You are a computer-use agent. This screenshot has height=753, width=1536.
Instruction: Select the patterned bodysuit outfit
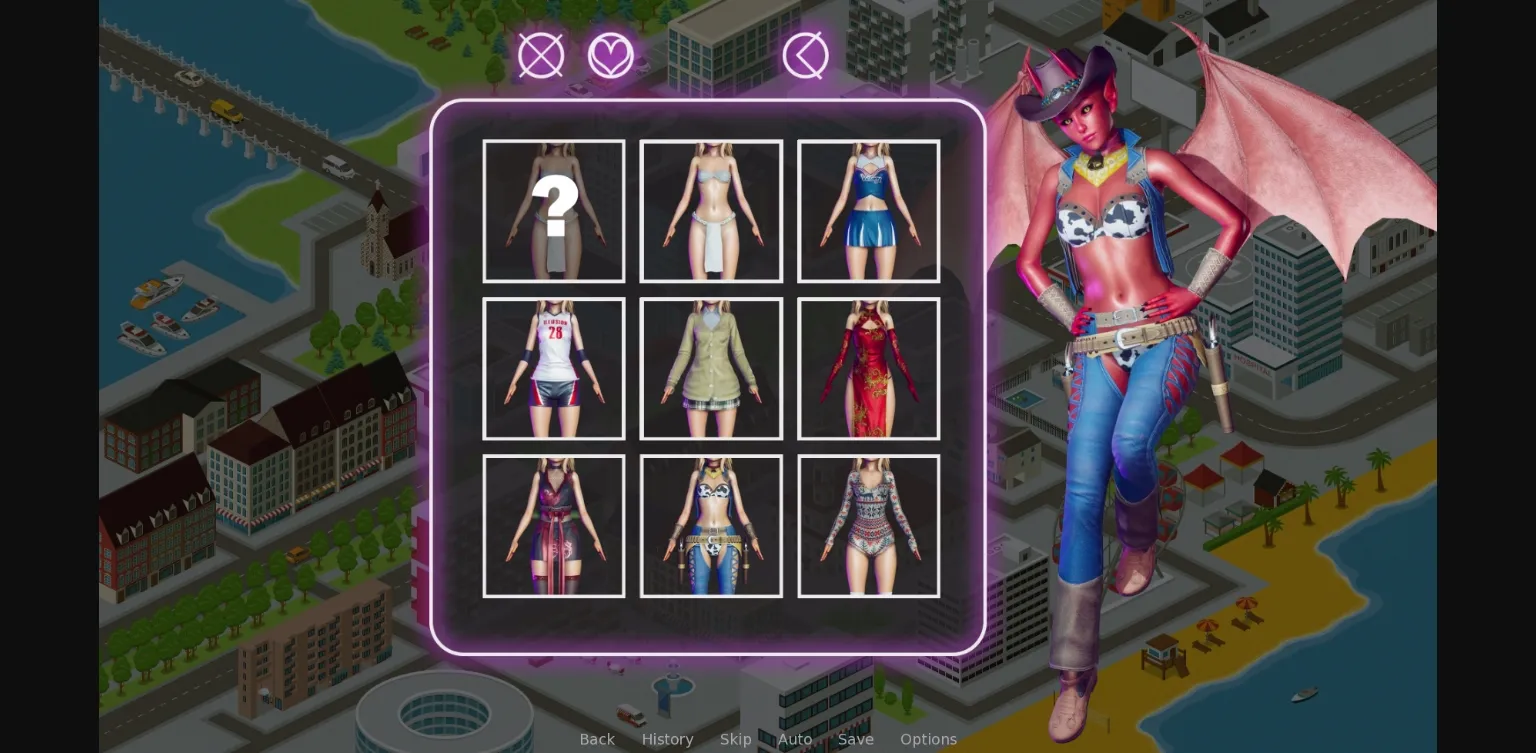pos(868,526)
